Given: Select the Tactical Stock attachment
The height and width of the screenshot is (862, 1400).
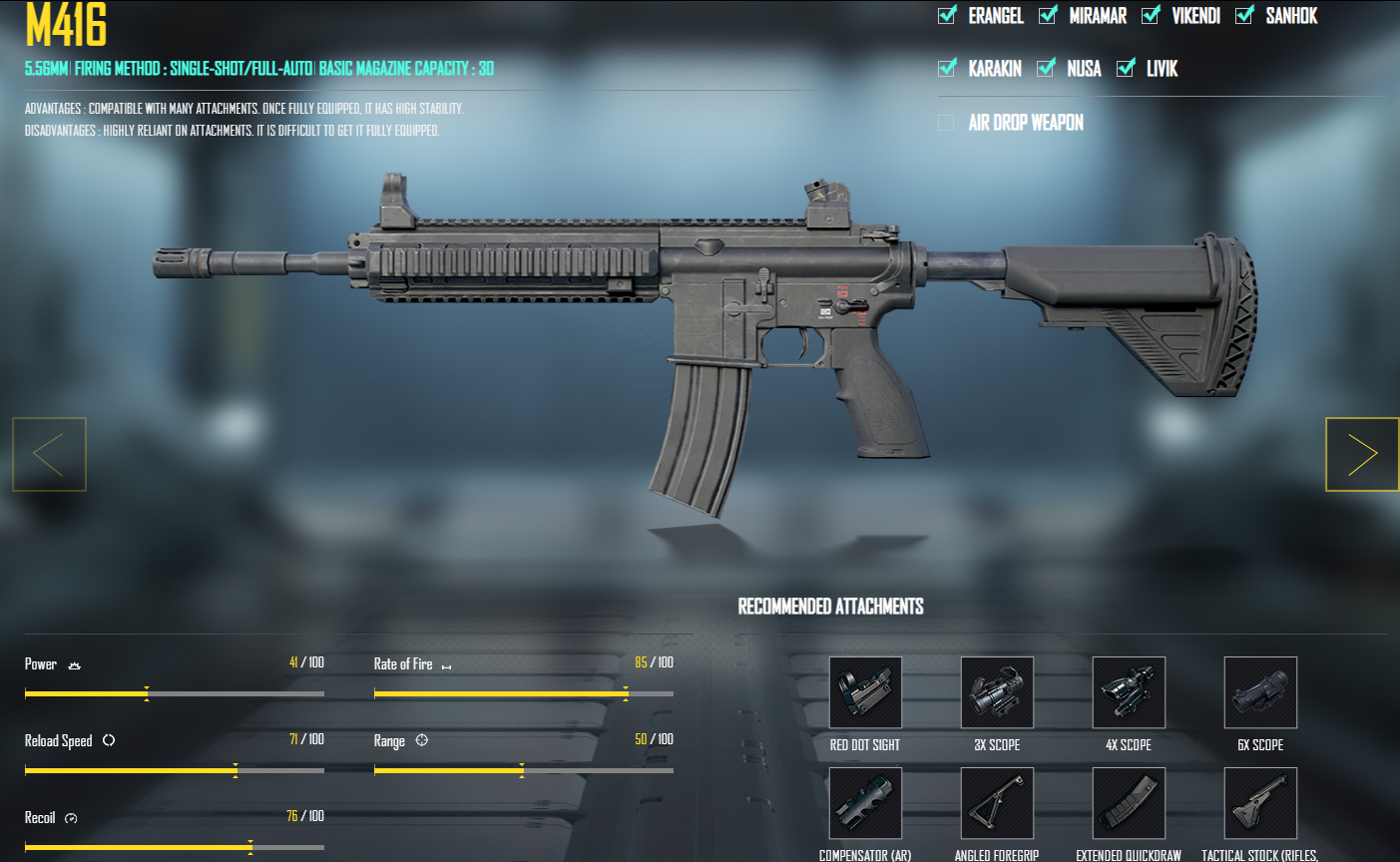Looking at the screenshot, I should (x=1259, y=803).
